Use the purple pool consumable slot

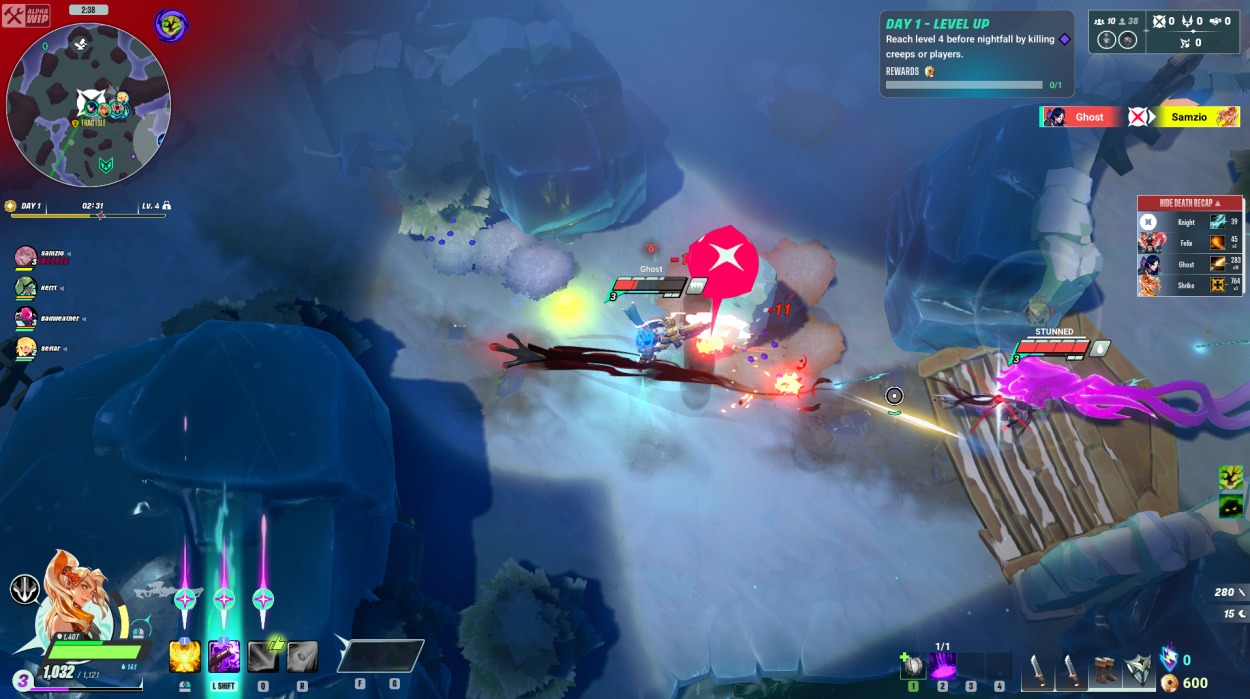pyautogui.click(x=942, y=665)
